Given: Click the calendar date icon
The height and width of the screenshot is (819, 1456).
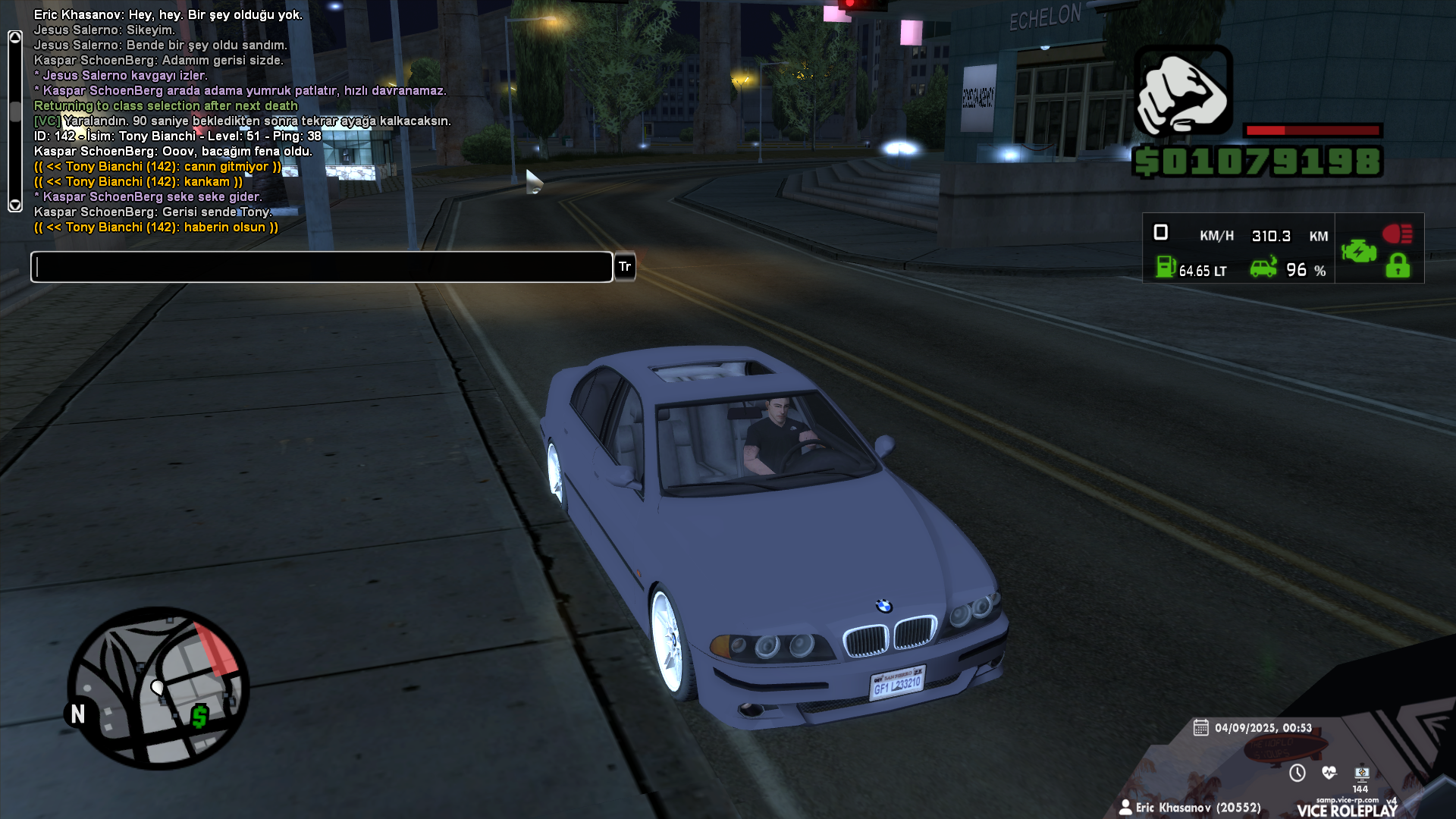Looking at the screenshot, I should pyautogui.click(x=1200, y=728).
